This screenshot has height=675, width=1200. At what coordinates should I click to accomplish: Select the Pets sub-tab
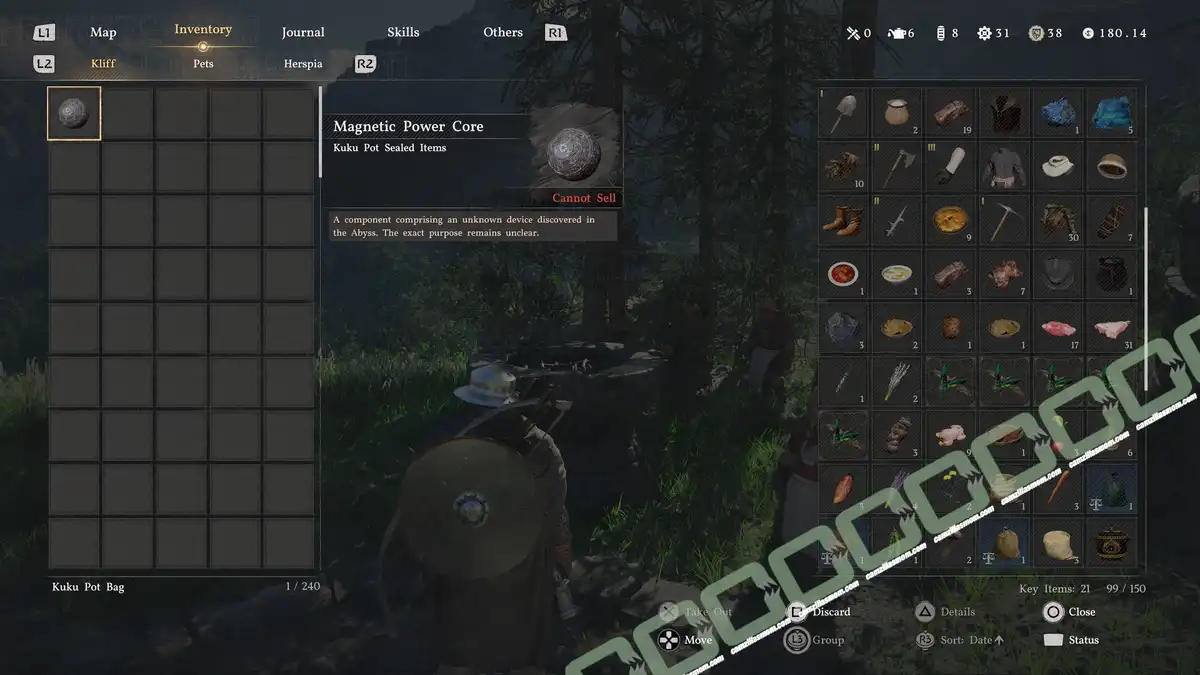[x=203, y=64]
